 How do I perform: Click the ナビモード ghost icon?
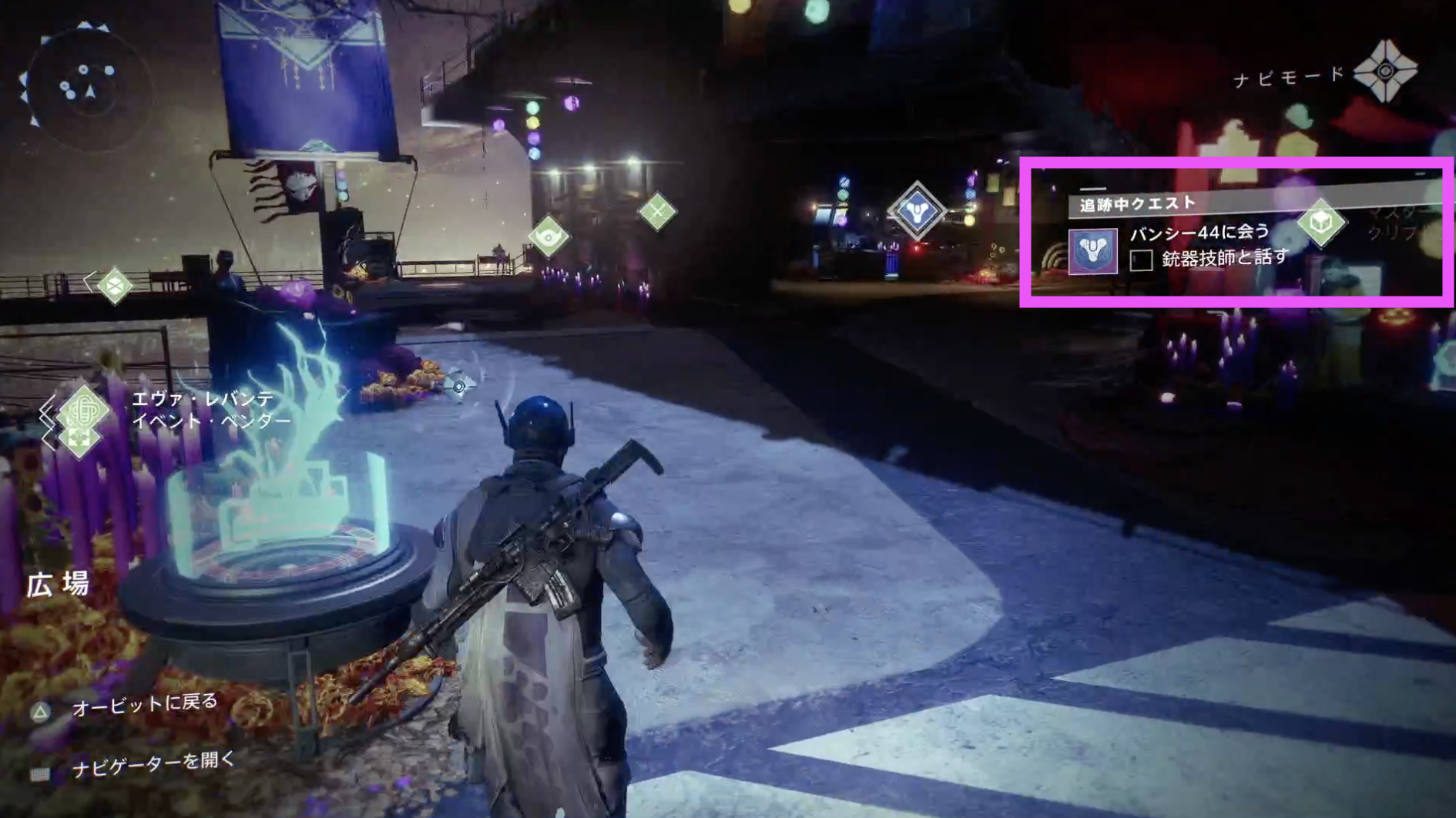click(1385, 72)
